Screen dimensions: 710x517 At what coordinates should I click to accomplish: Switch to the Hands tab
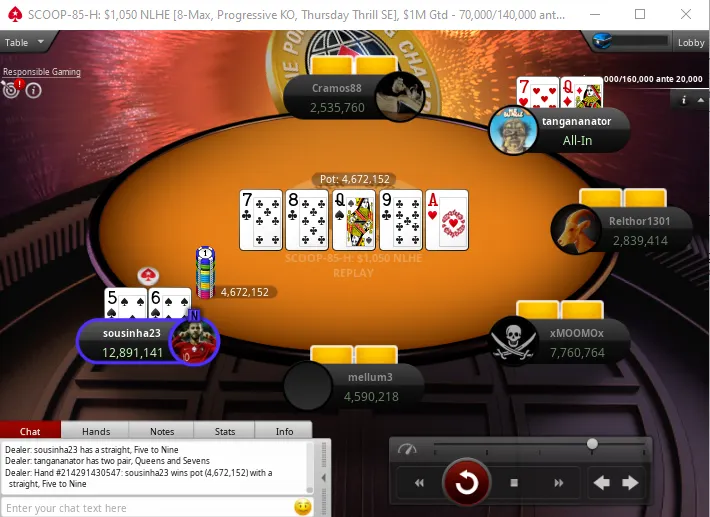coord(96,431)
